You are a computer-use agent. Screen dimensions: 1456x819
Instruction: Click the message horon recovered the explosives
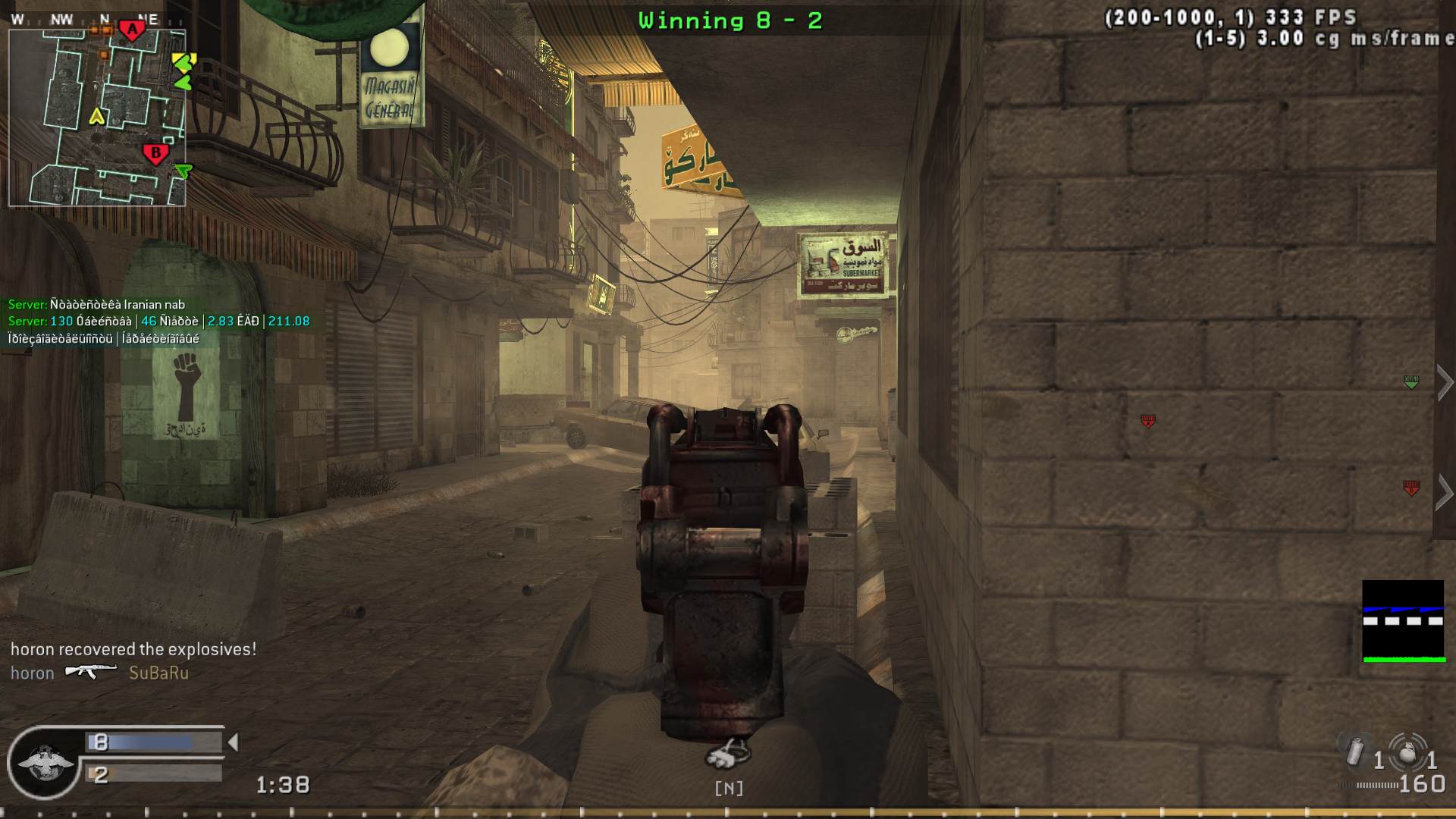[x=133, y=648]
